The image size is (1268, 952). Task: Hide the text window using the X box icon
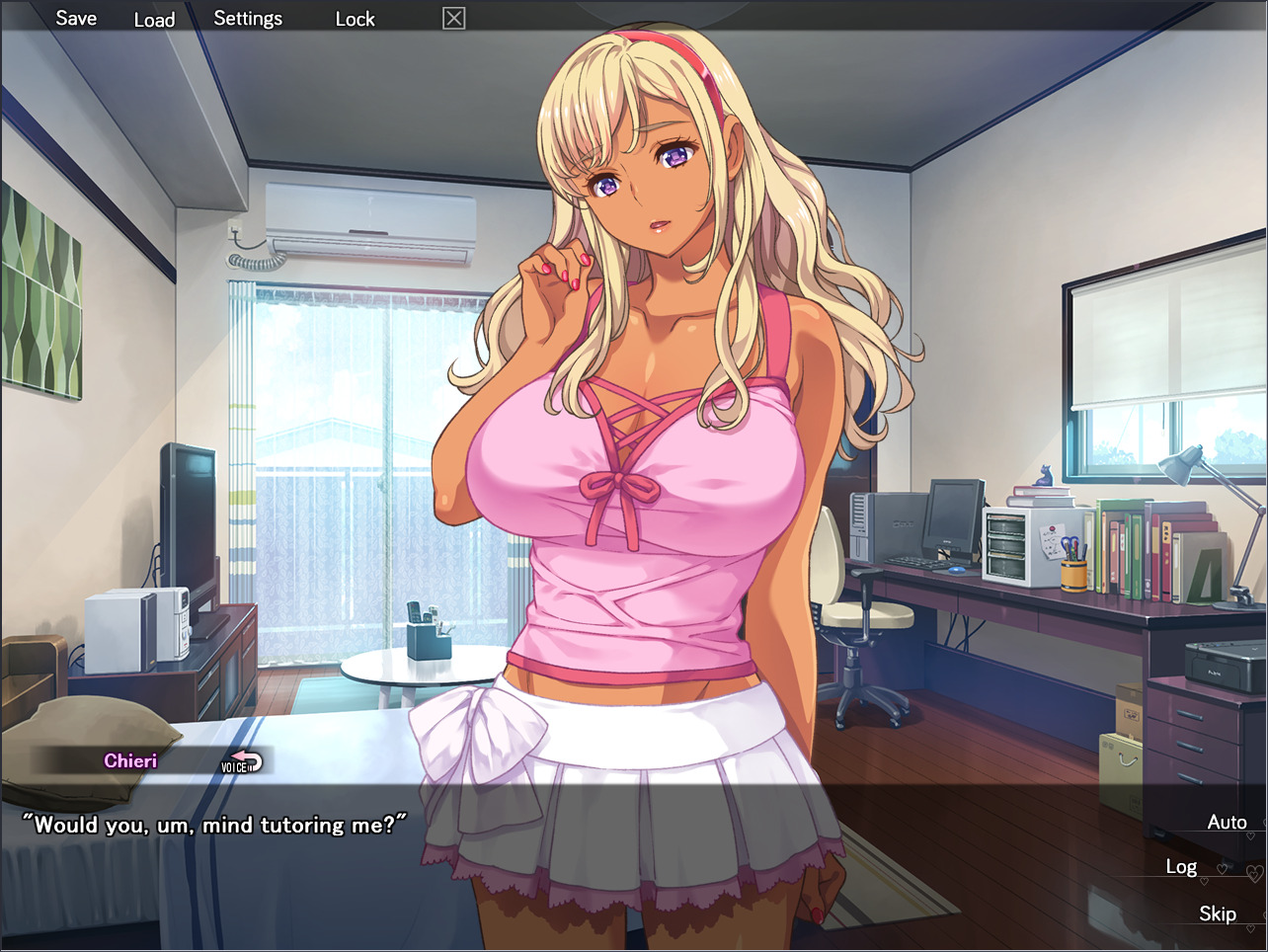pyautogui.click(x=453, y=18)
